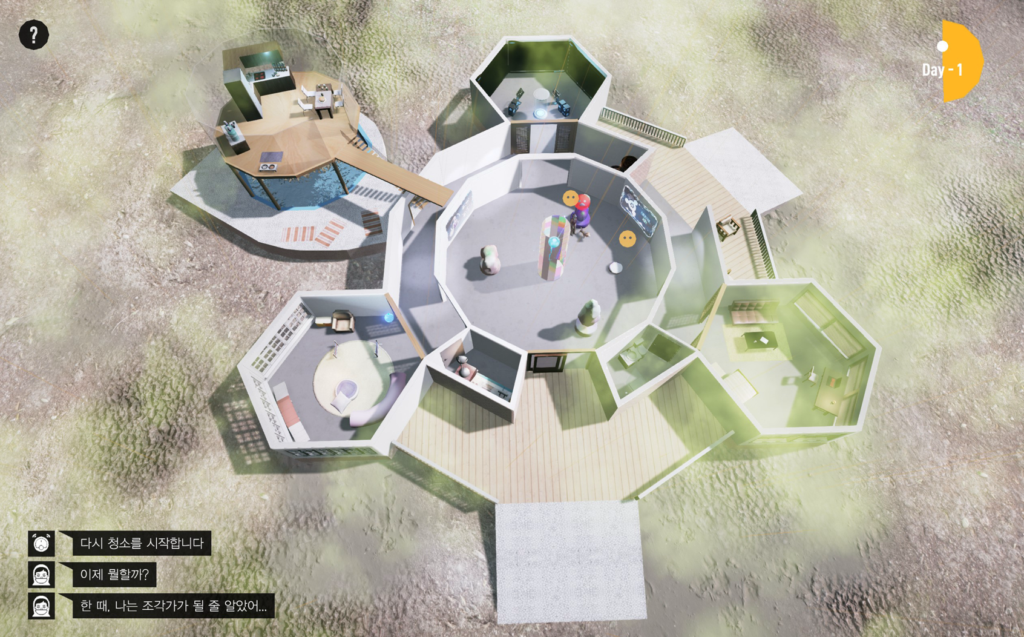Click the robot vacuum avatar in the log
The width and height of the screenshot is (1024, 637).
(x=41, y=544)
